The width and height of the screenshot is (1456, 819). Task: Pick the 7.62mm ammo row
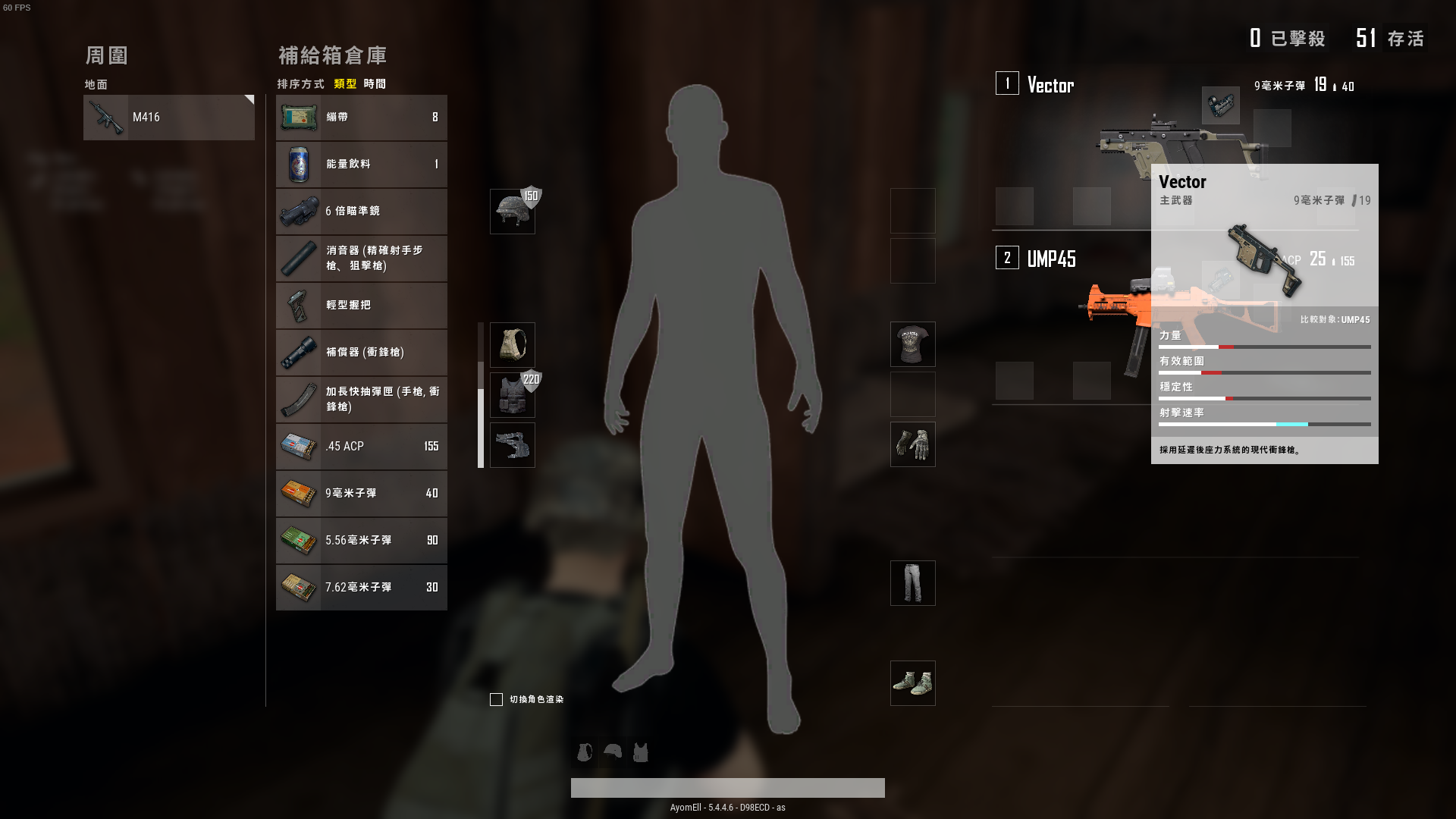[361, 588]
